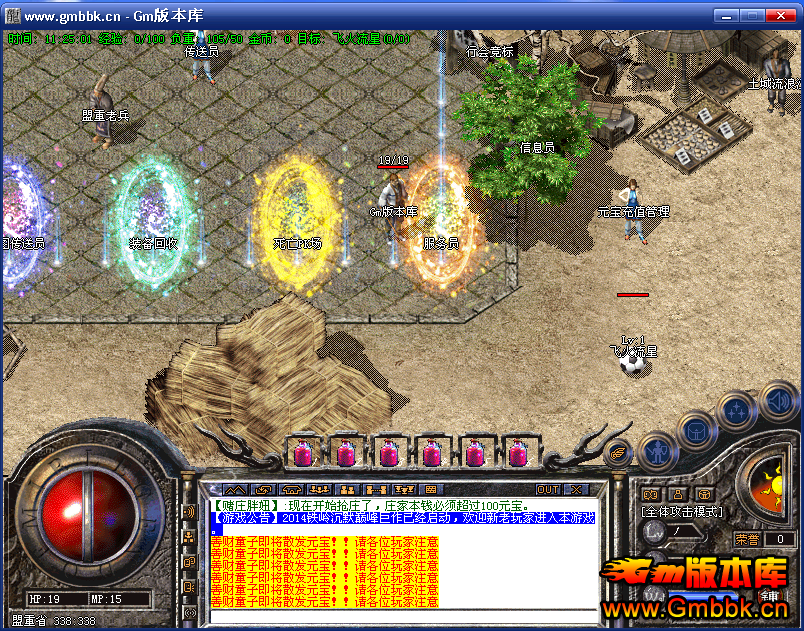Open the character status round button
804x631 pixels.
657,450
